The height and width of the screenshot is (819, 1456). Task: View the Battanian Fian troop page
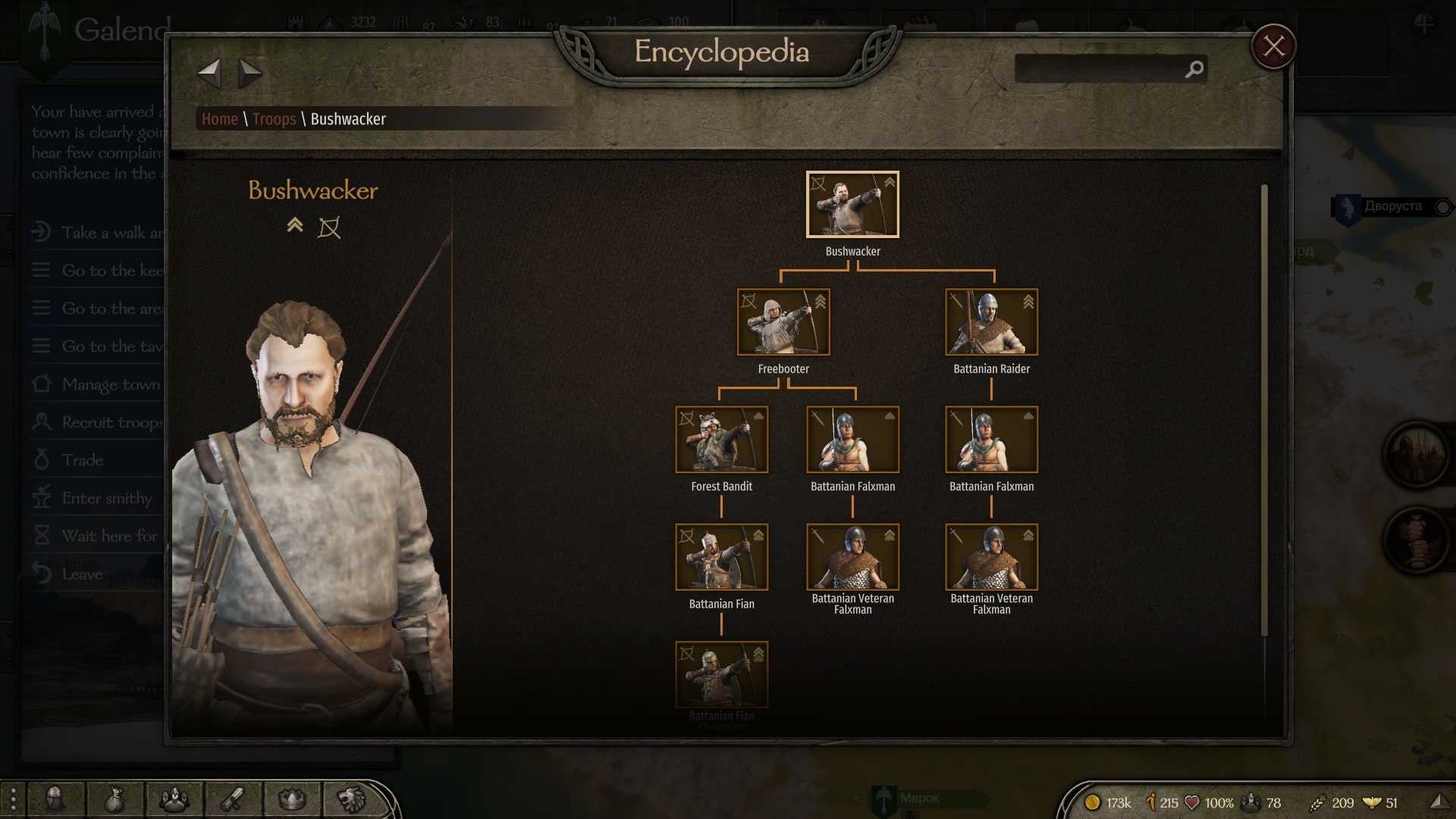[x=721, y=557]
